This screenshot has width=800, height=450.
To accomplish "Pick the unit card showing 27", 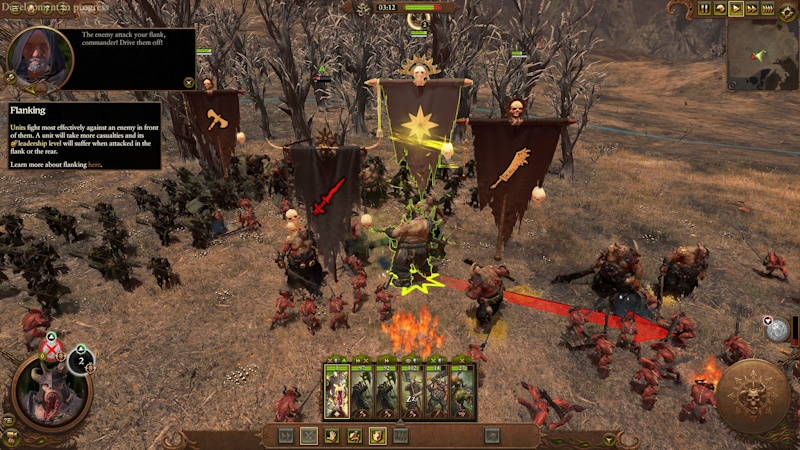I will pyautogui.click(x=461, y=391).
